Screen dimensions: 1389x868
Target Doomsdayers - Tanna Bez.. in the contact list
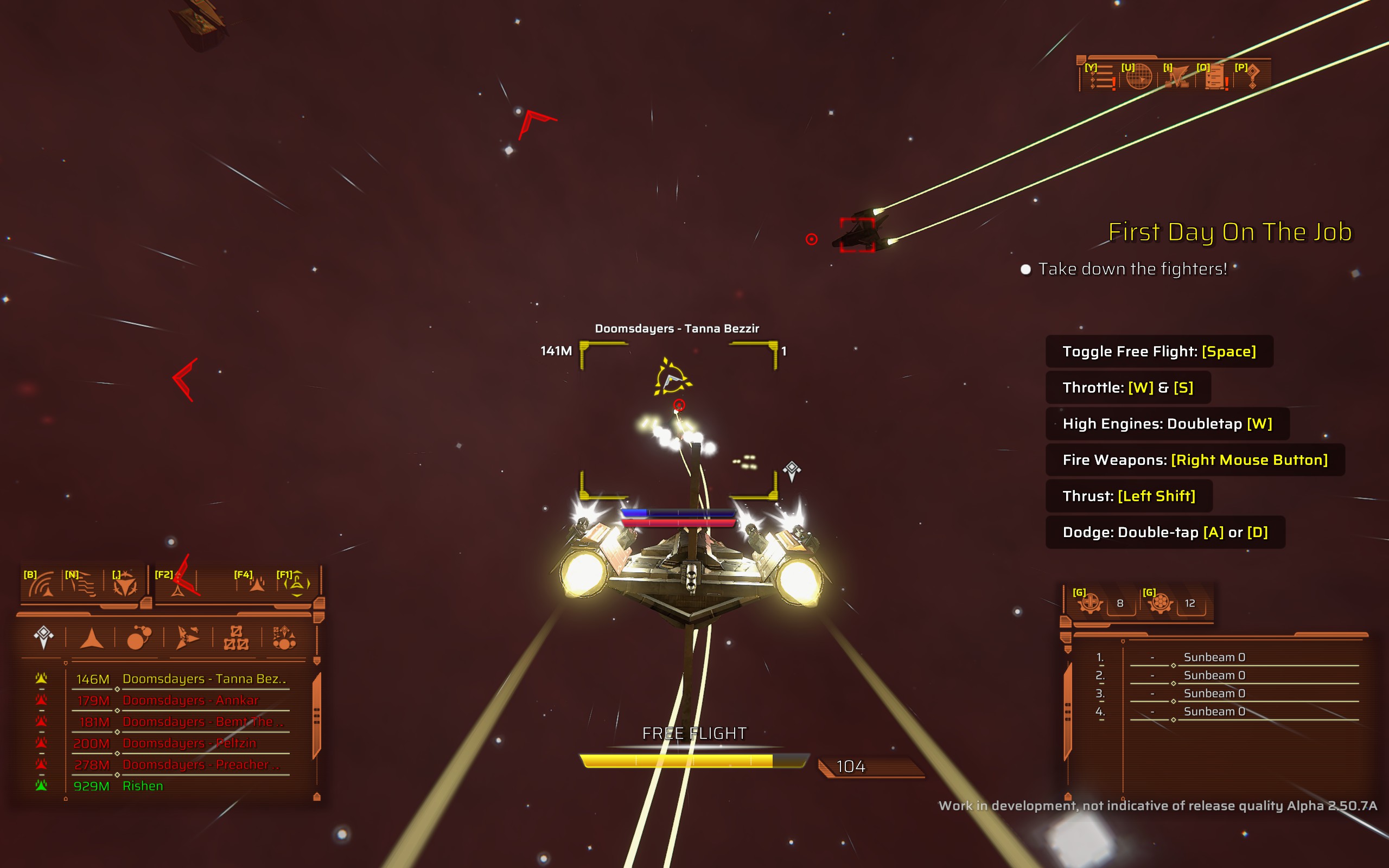[x=204, y=679]
